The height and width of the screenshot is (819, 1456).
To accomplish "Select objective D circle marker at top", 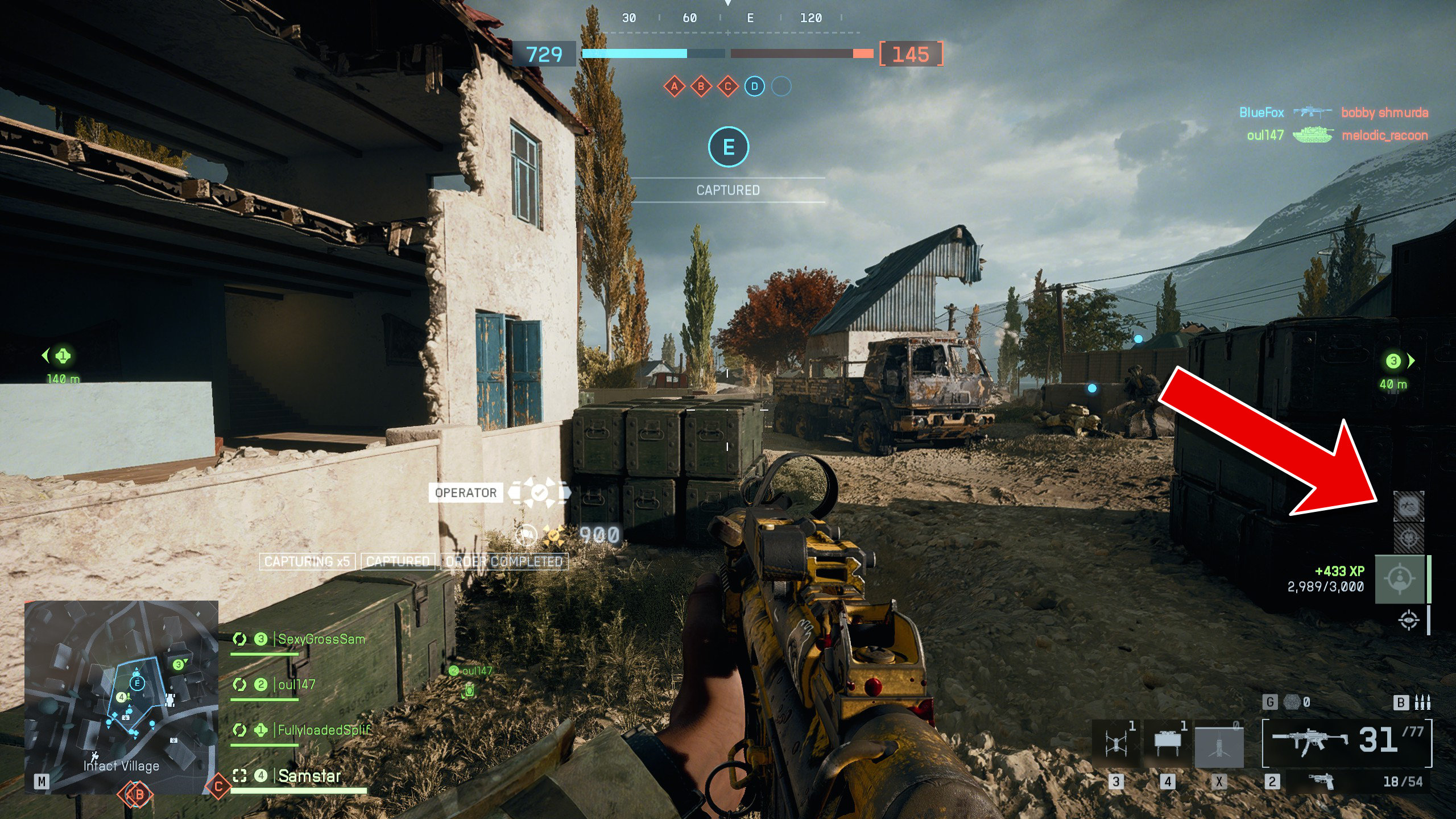I will click(754, 86).
